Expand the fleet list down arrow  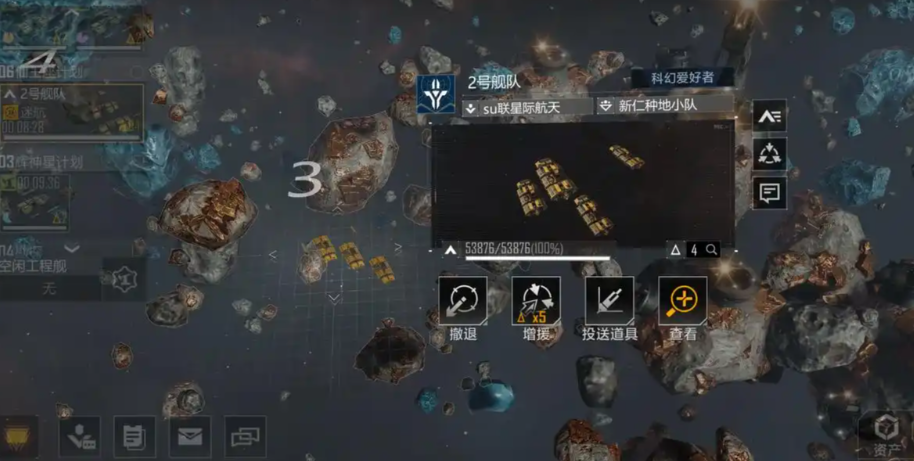tap(71, 248)
